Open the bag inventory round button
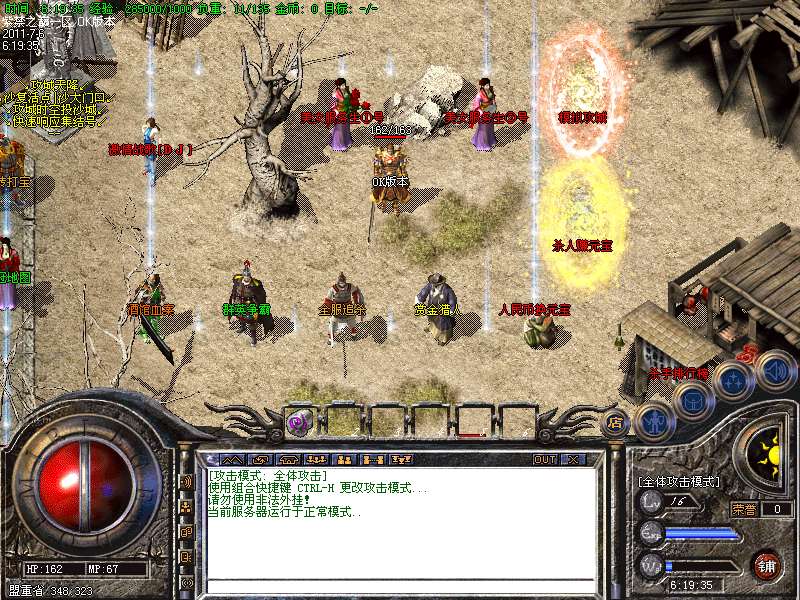 692,401
